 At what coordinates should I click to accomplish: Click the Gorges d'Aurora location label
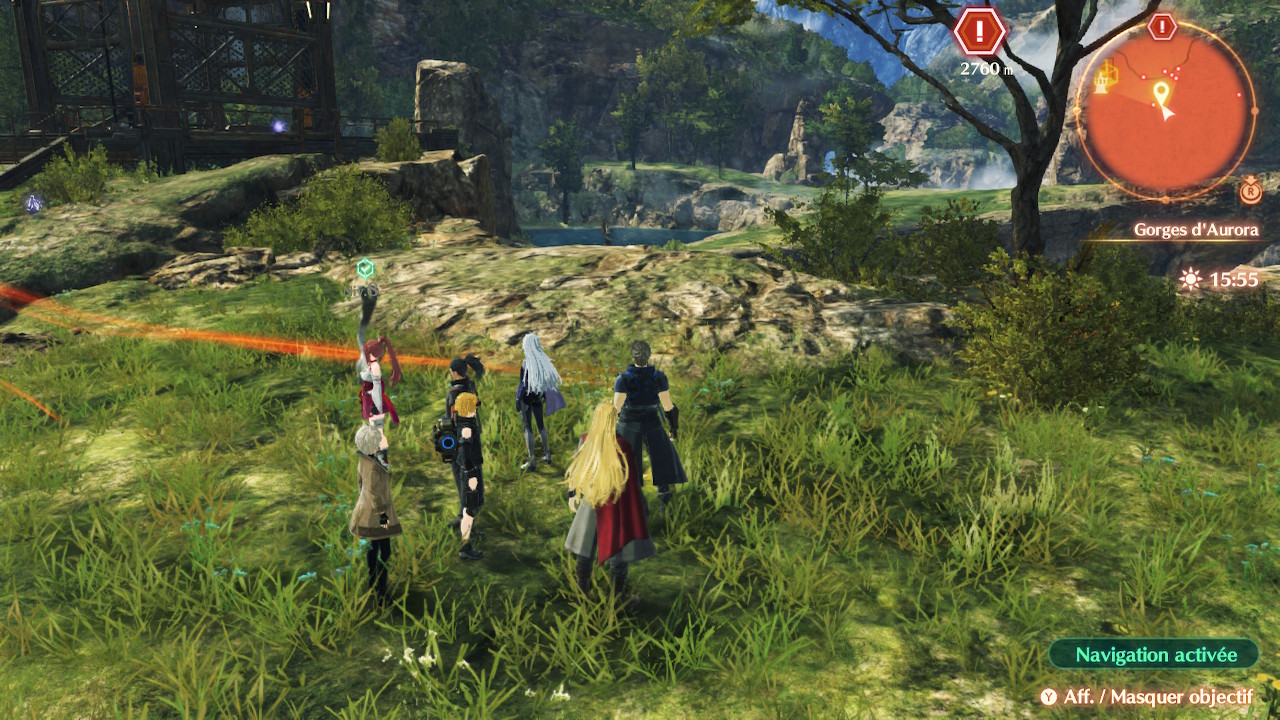tap(1195, 230)
